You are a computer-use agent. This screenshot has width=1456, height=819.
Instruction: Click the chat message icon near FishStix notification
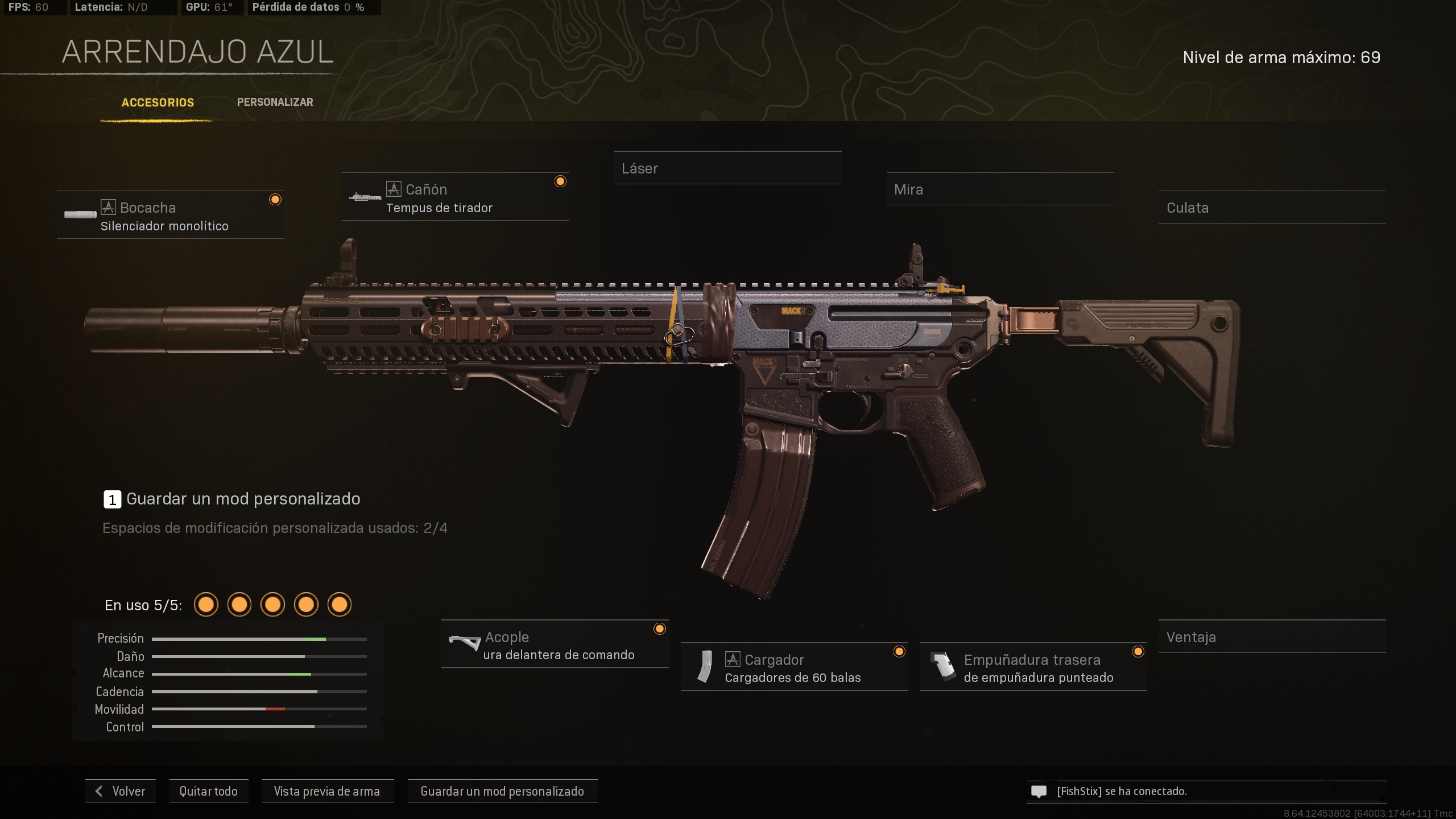click(x=1039, y=791)
